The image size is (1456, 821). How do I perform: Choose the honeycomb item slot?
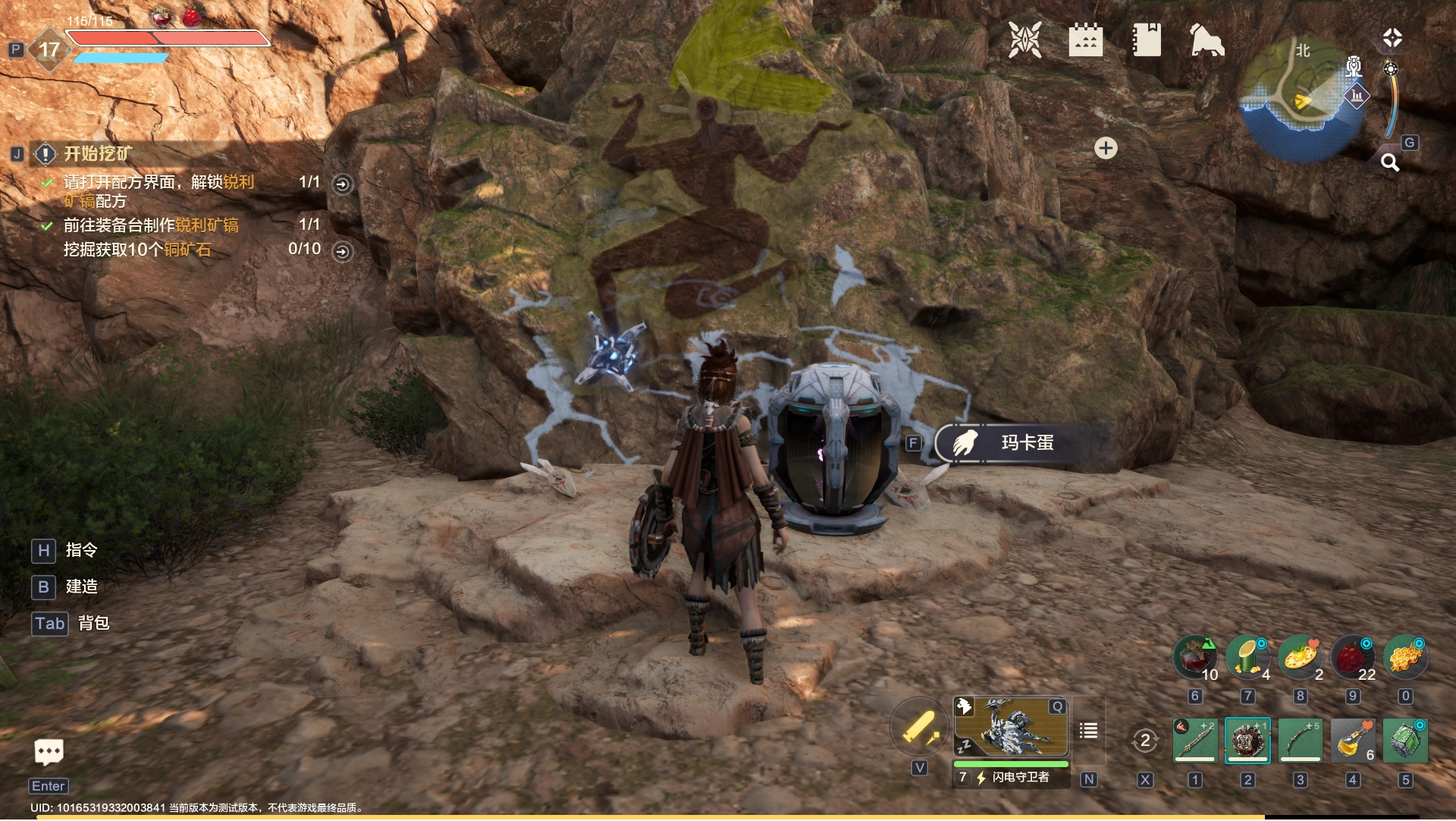1405,657
